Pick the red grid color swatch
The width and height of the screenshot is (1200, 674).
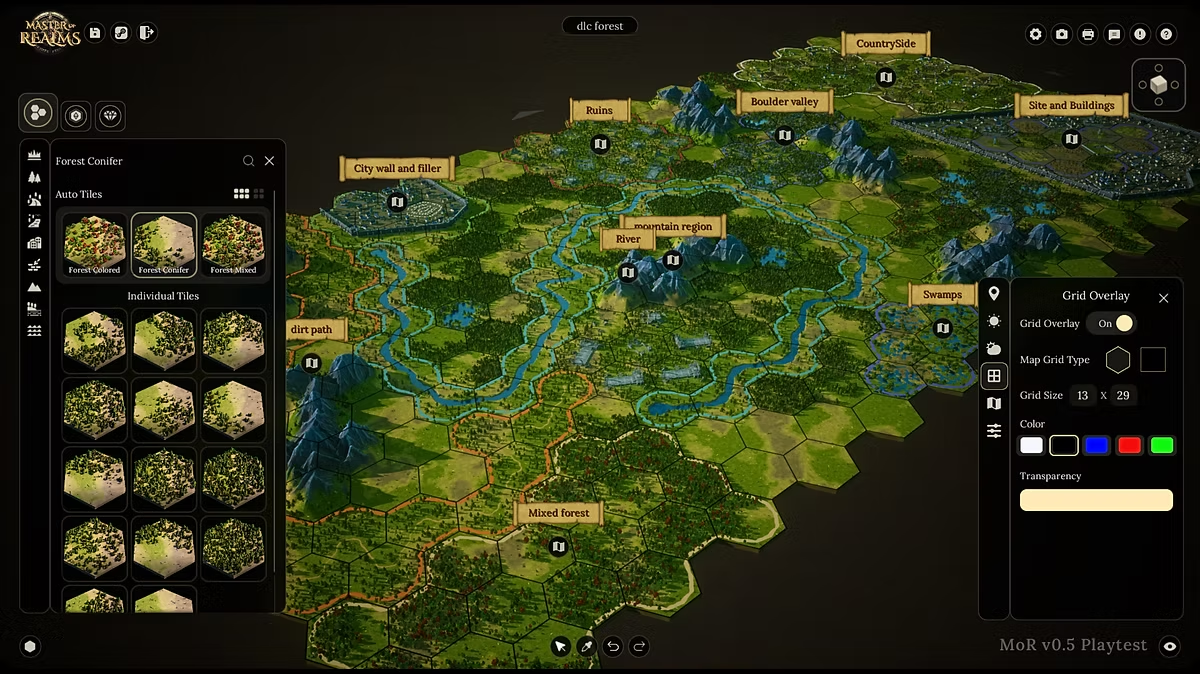pyautogui.click(x=1129, y=446)
